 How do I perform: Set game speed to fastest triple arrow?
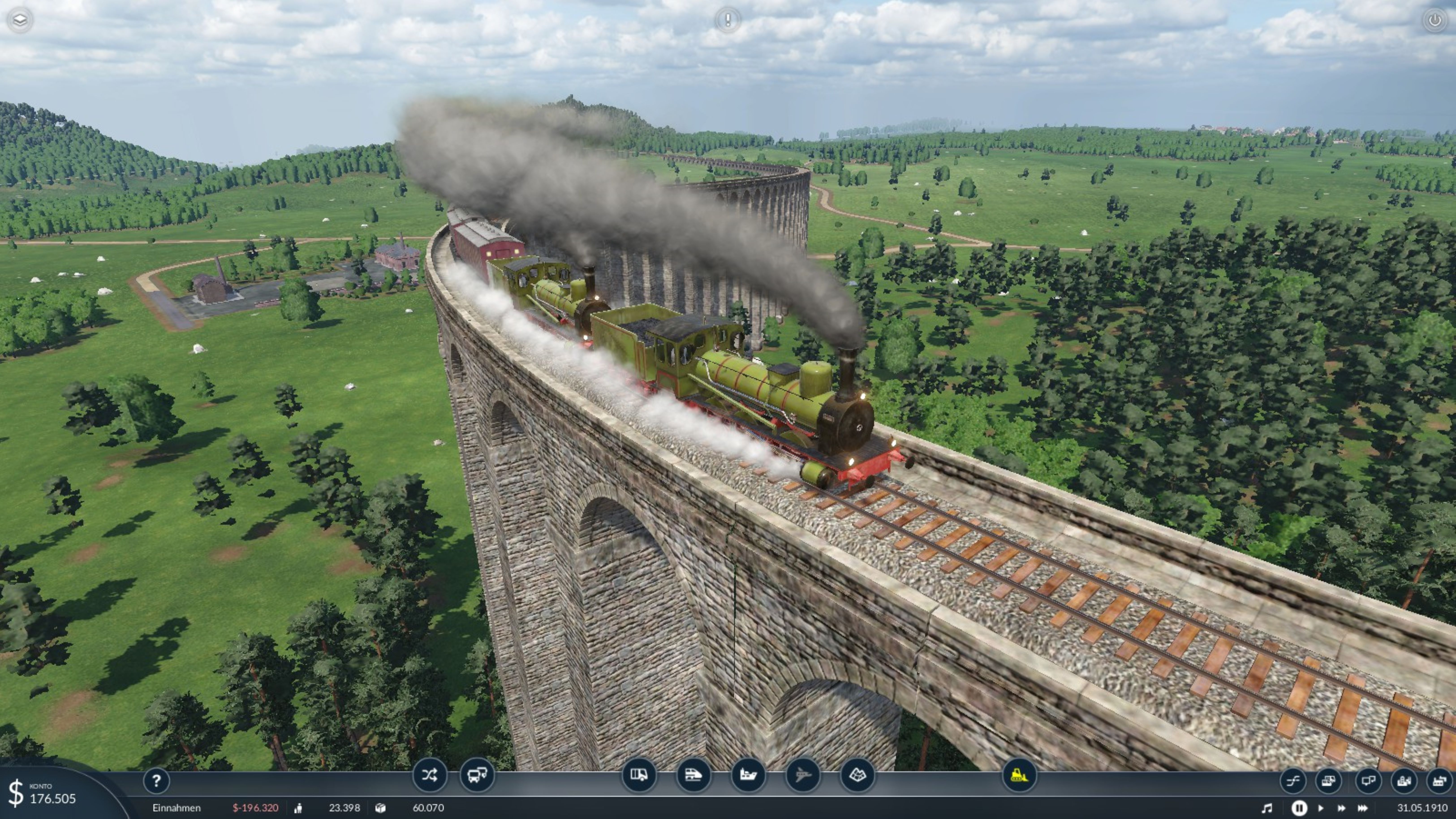(1363, 808)
